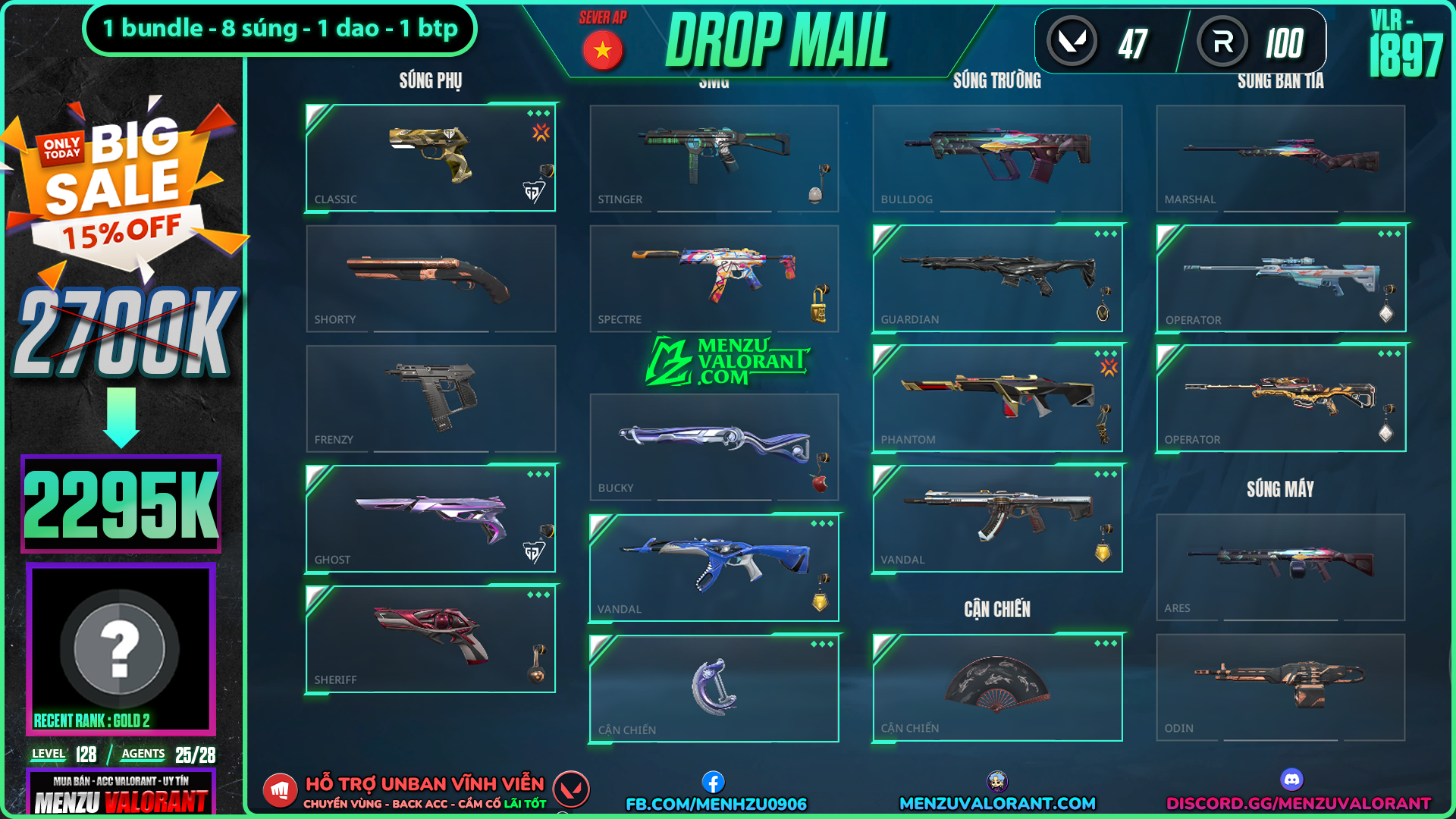Select the Ghost skin slot
This screenshot has width=1456, height=819.
pos(430,519)
